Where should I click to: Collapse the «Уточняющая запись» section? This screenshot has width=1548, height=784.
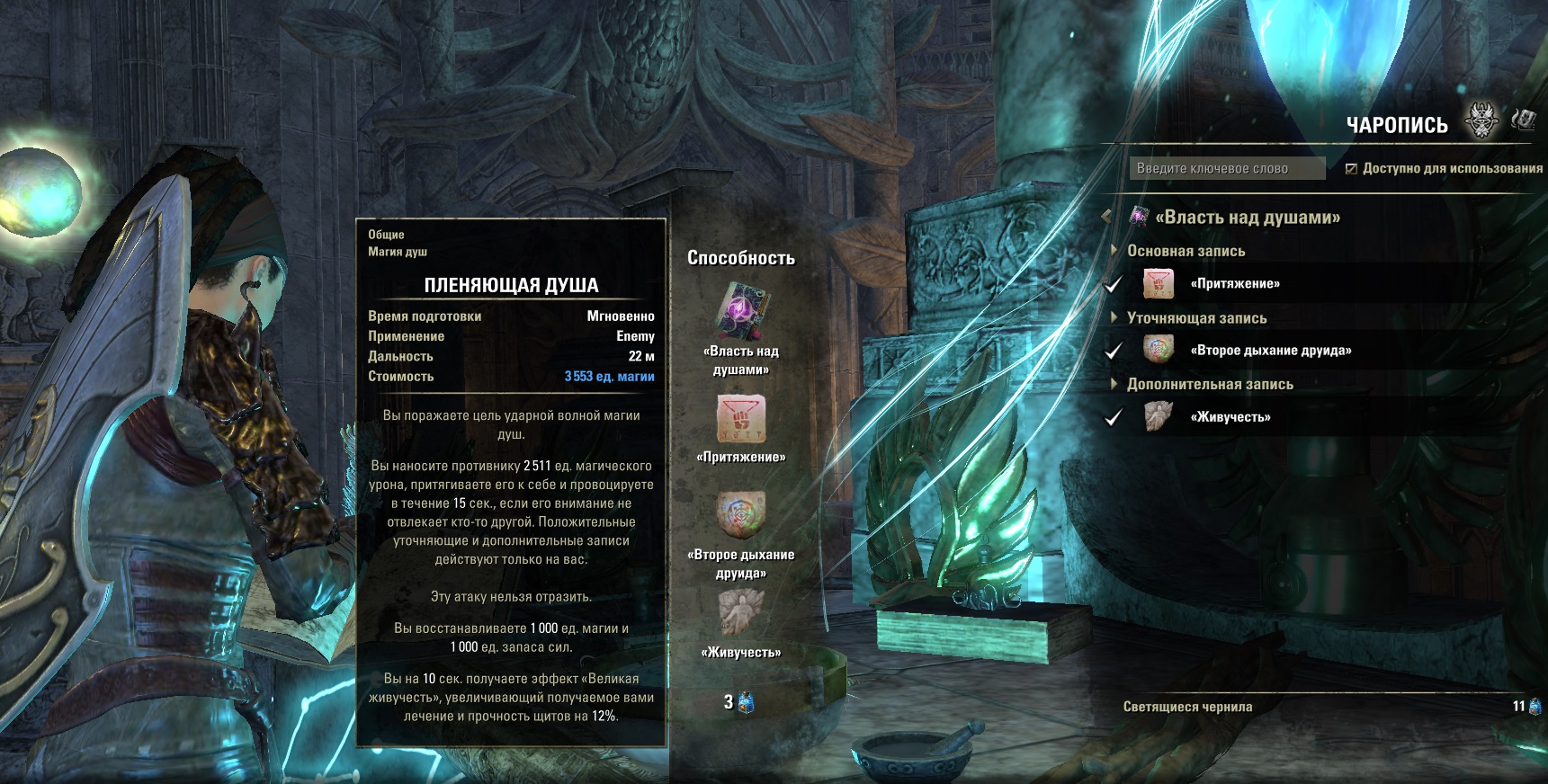[1115, 317]
